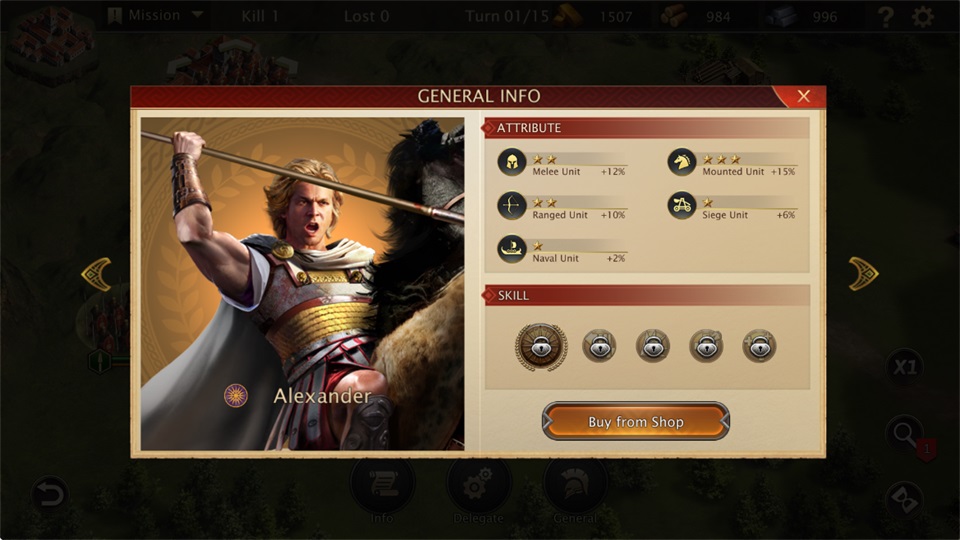Click the magnifying glass search button
This screenshot has width=960, height=540.
pyautogui.click(x=905, y=434)
